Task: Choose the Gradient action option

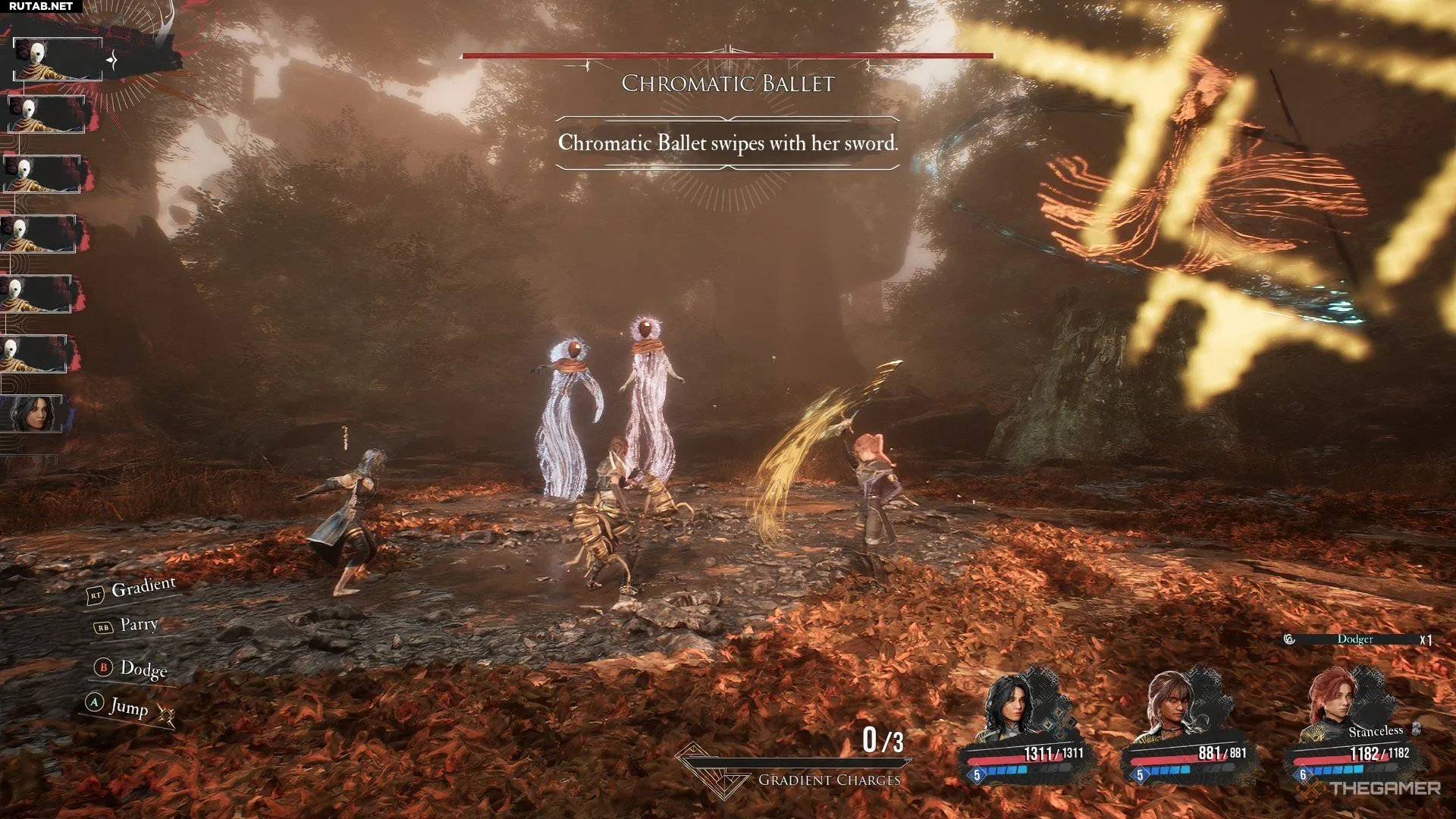Action: coord(143,587)
